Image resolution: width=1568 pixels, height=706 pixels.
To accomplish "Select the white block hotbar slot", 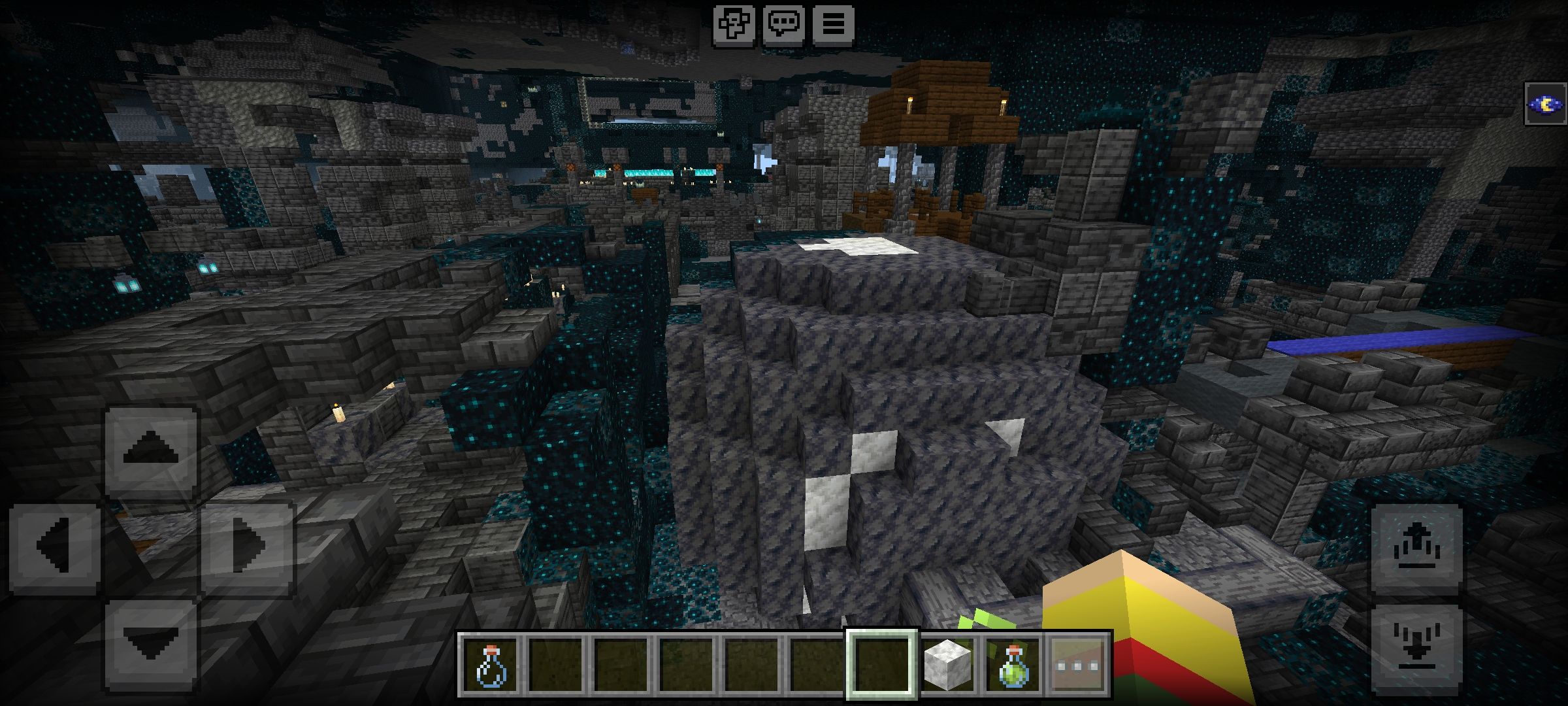I will [947, 665].
